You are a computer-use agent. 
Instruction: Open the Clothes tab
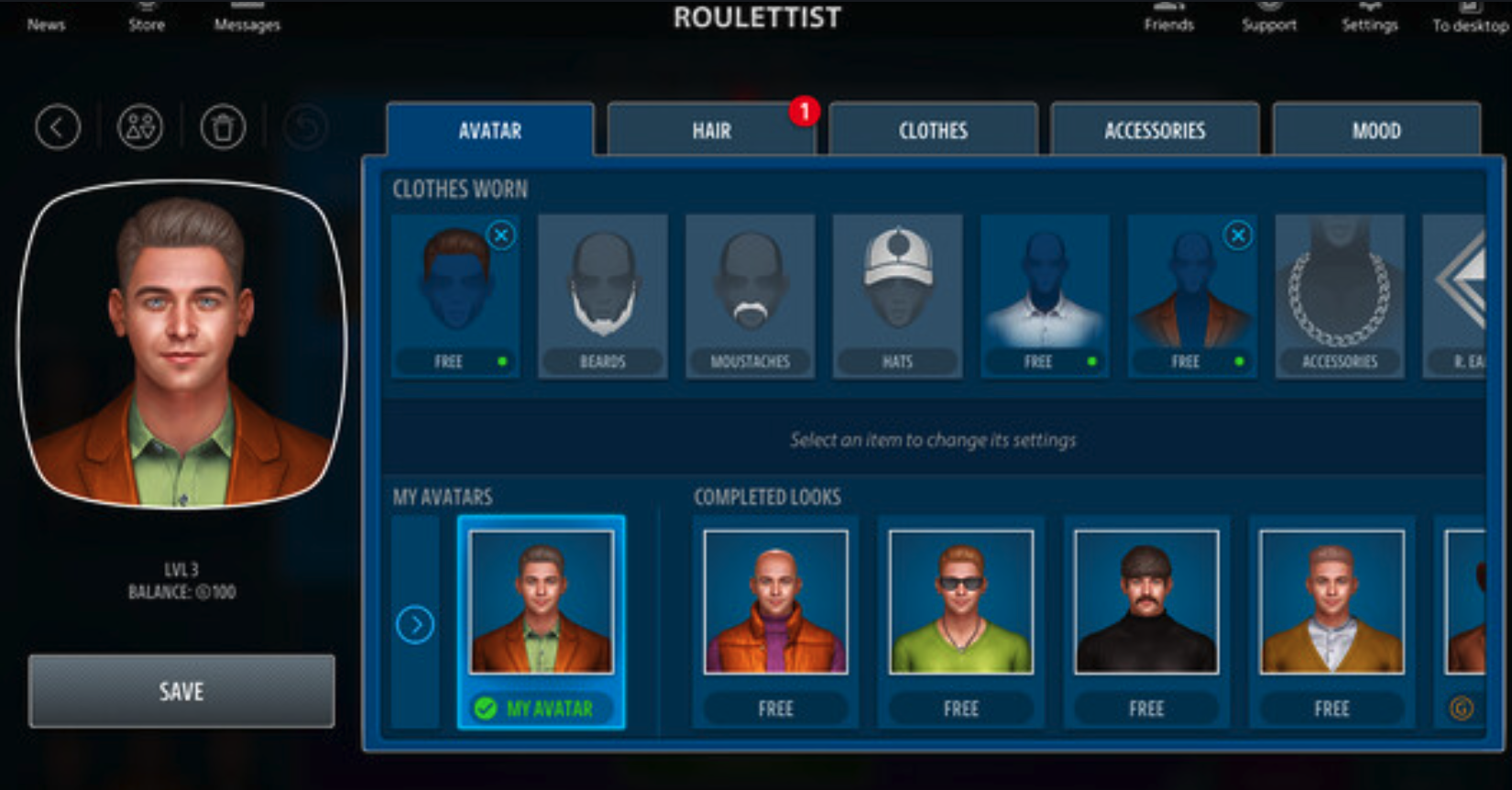tap(933, 131)
